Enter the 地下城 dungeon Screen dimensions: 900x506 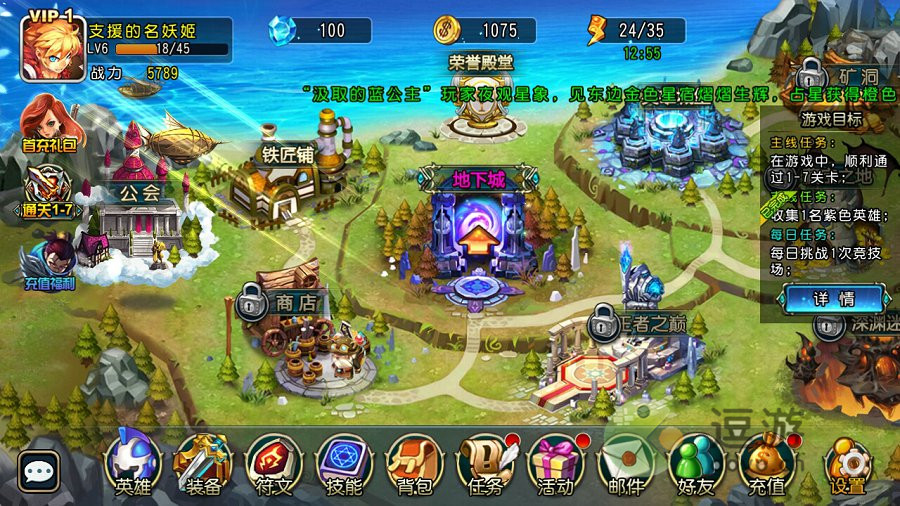pos(476,240)
